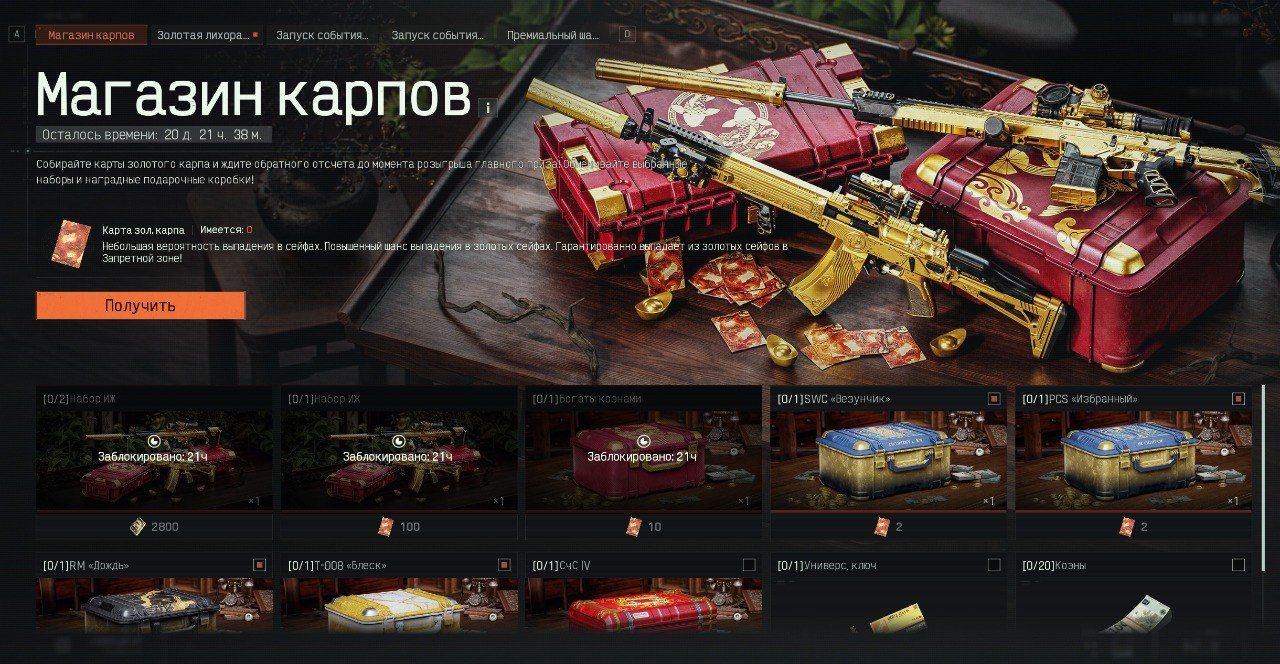1280x664 pixels.
Task: Toggle the RM «Дождь» checkbox
Action: coord(260,565)
